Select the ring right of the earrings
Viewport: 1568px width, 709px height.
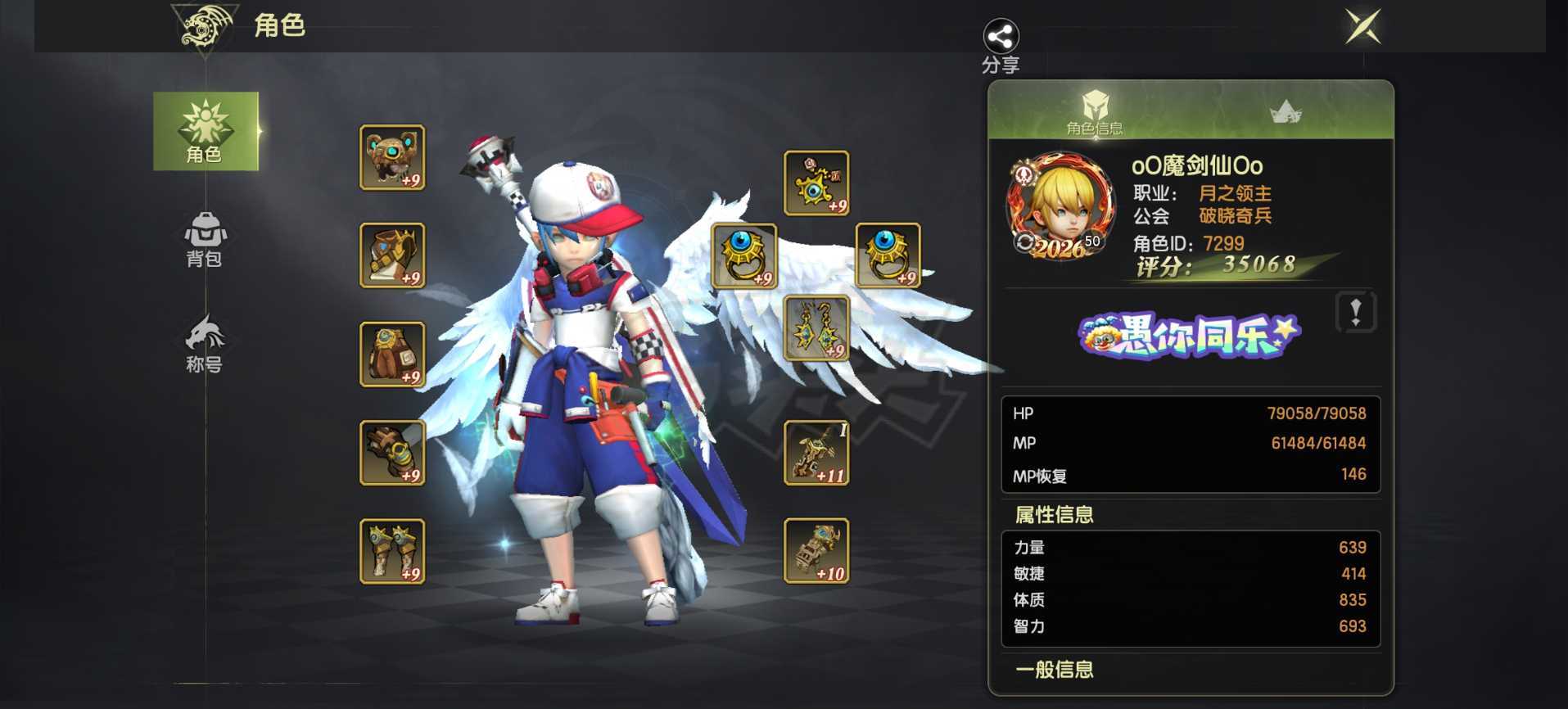[888, 255]
